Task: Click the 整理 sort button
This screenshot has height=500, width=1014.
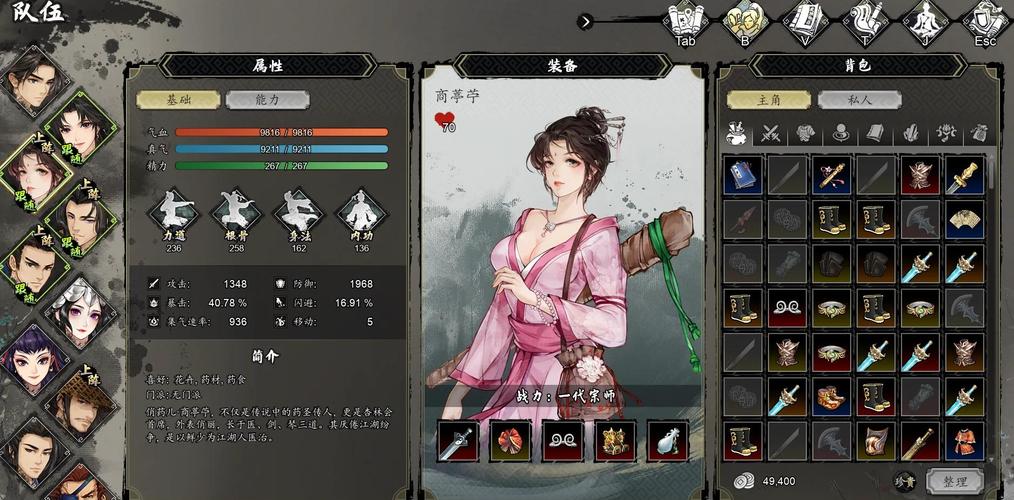Action: [x=954, y=481]
